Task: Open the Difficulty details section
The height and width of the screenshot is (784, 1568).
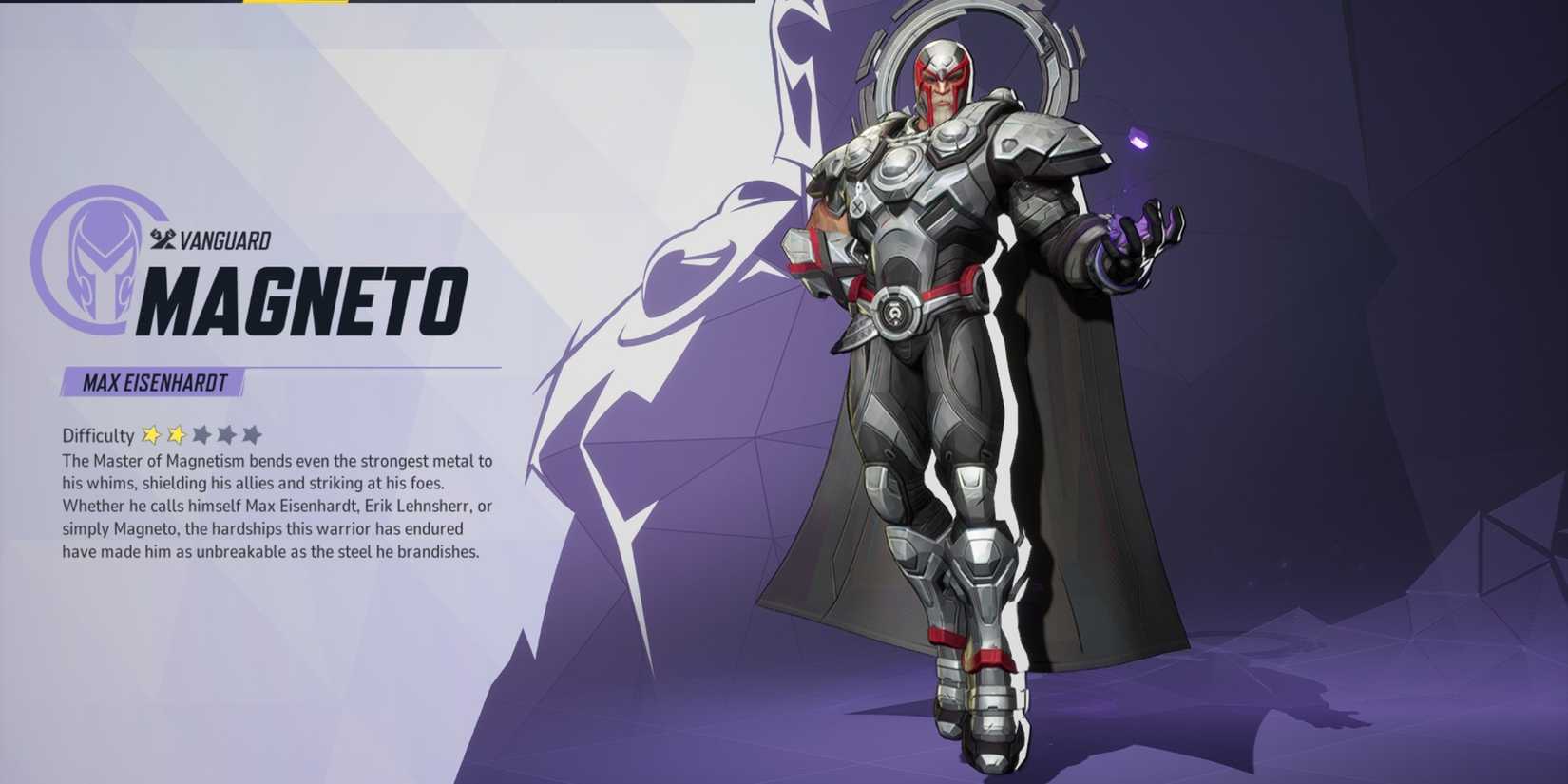Action: (95, 434)
